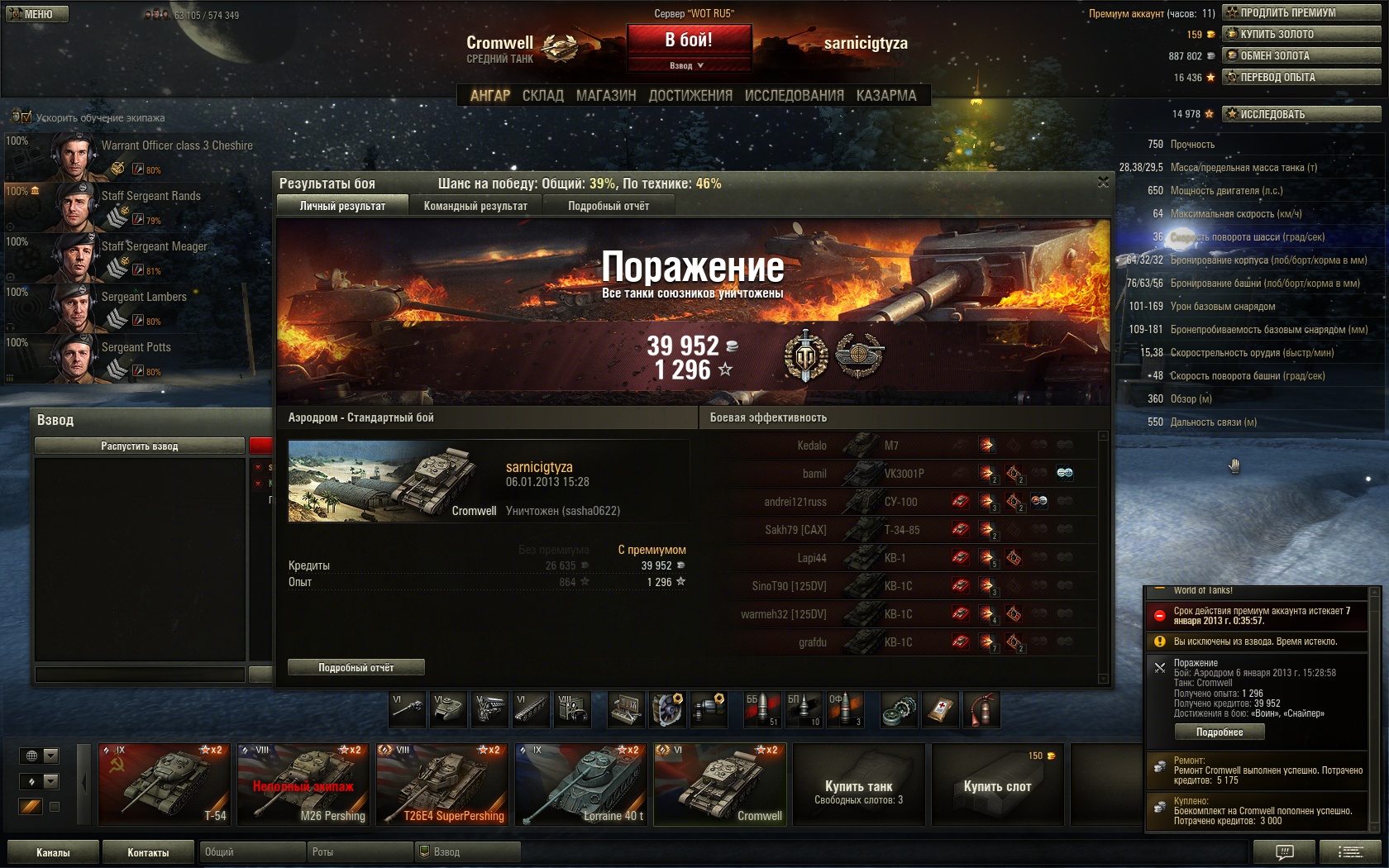Click the Купить танк slot
Viewport: 1389px width, 868px height.
point(858,785)
